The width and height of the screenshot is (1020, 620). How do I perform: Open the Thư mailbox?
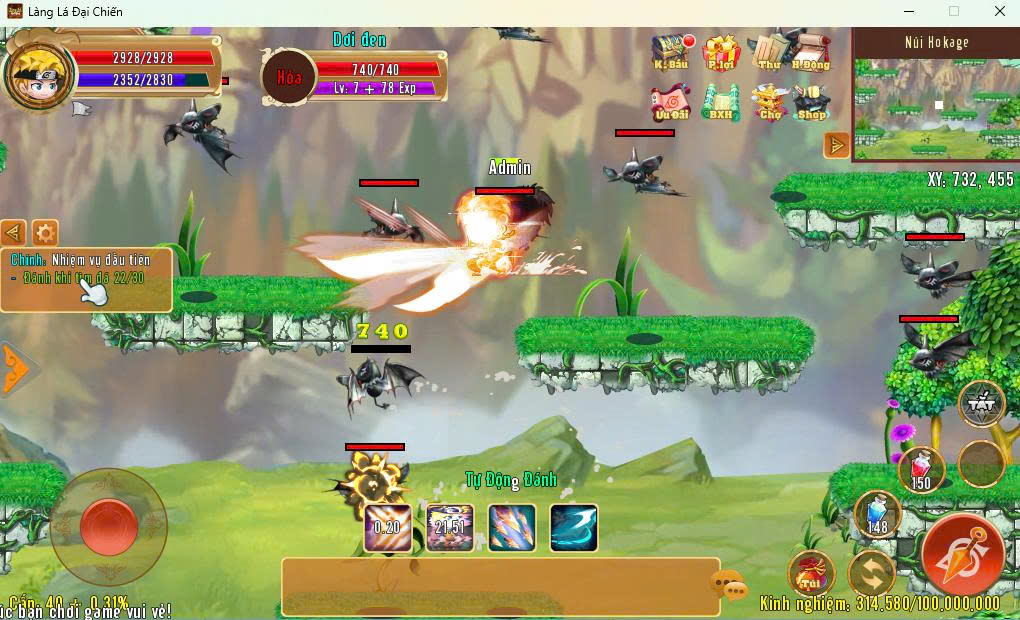coord(768,52)
